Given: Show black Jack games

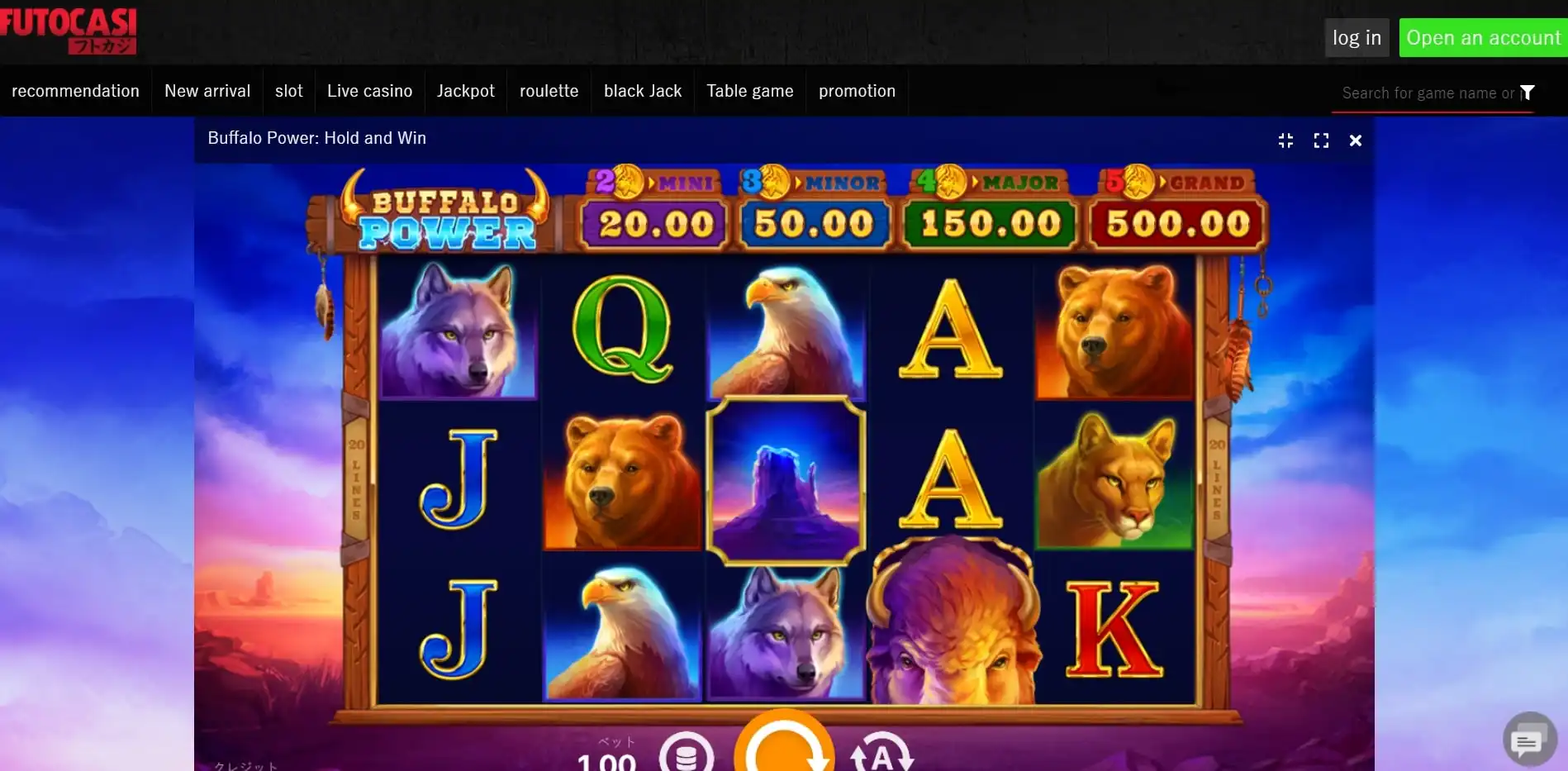Looking at the screenshot, I should click(643, 91).
